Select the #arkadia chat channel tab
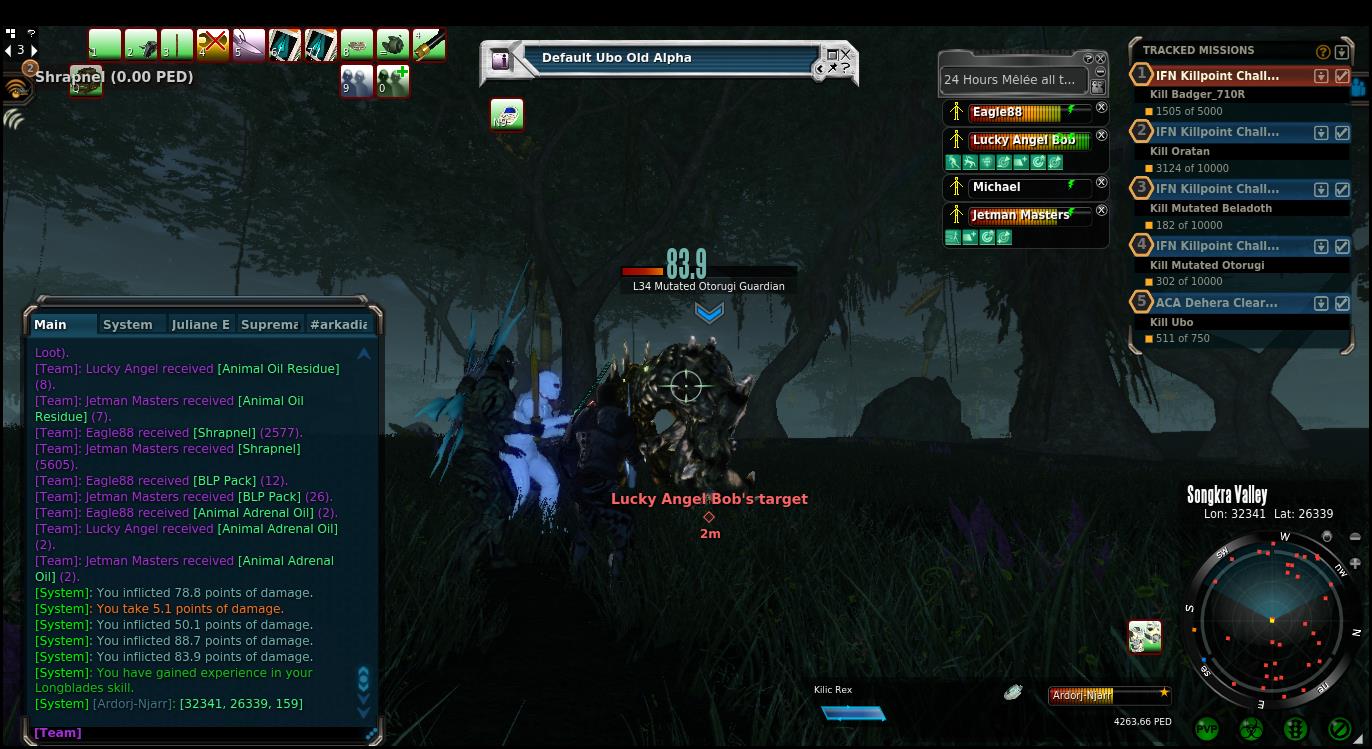The height and width of the screenshot is (749, 1372). (338, 324)
